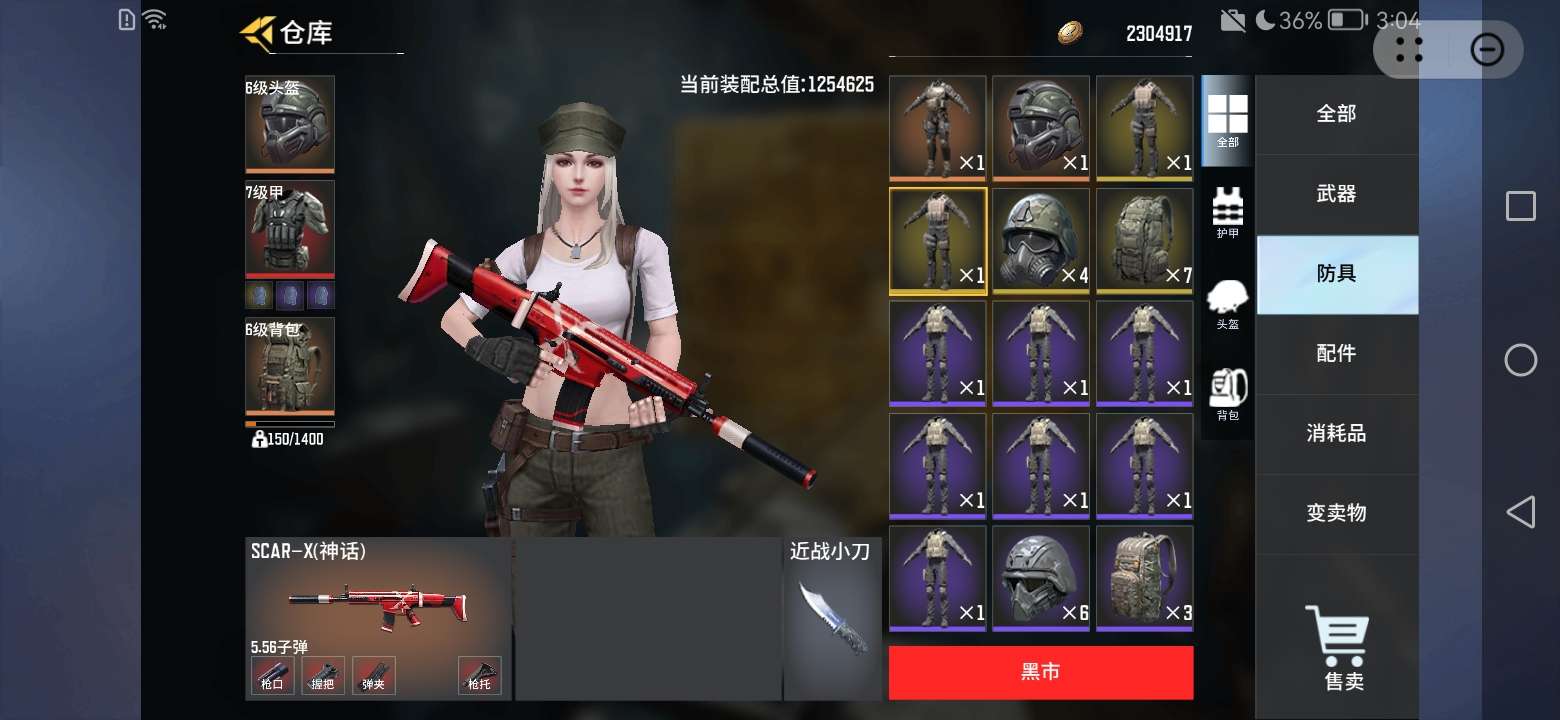This screenshot has height=720, width=1560.
Task: Go back using the 仓库 arrow
Action: click(x=257, y=33)
